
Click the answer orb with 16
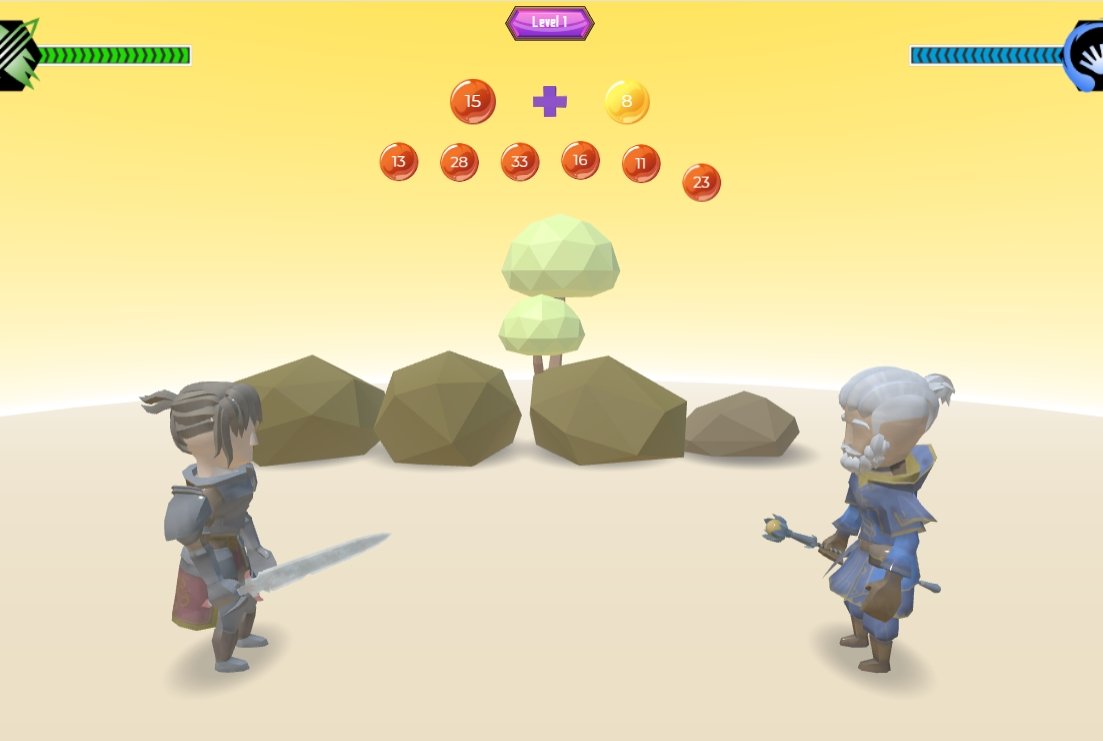(580, 160)
